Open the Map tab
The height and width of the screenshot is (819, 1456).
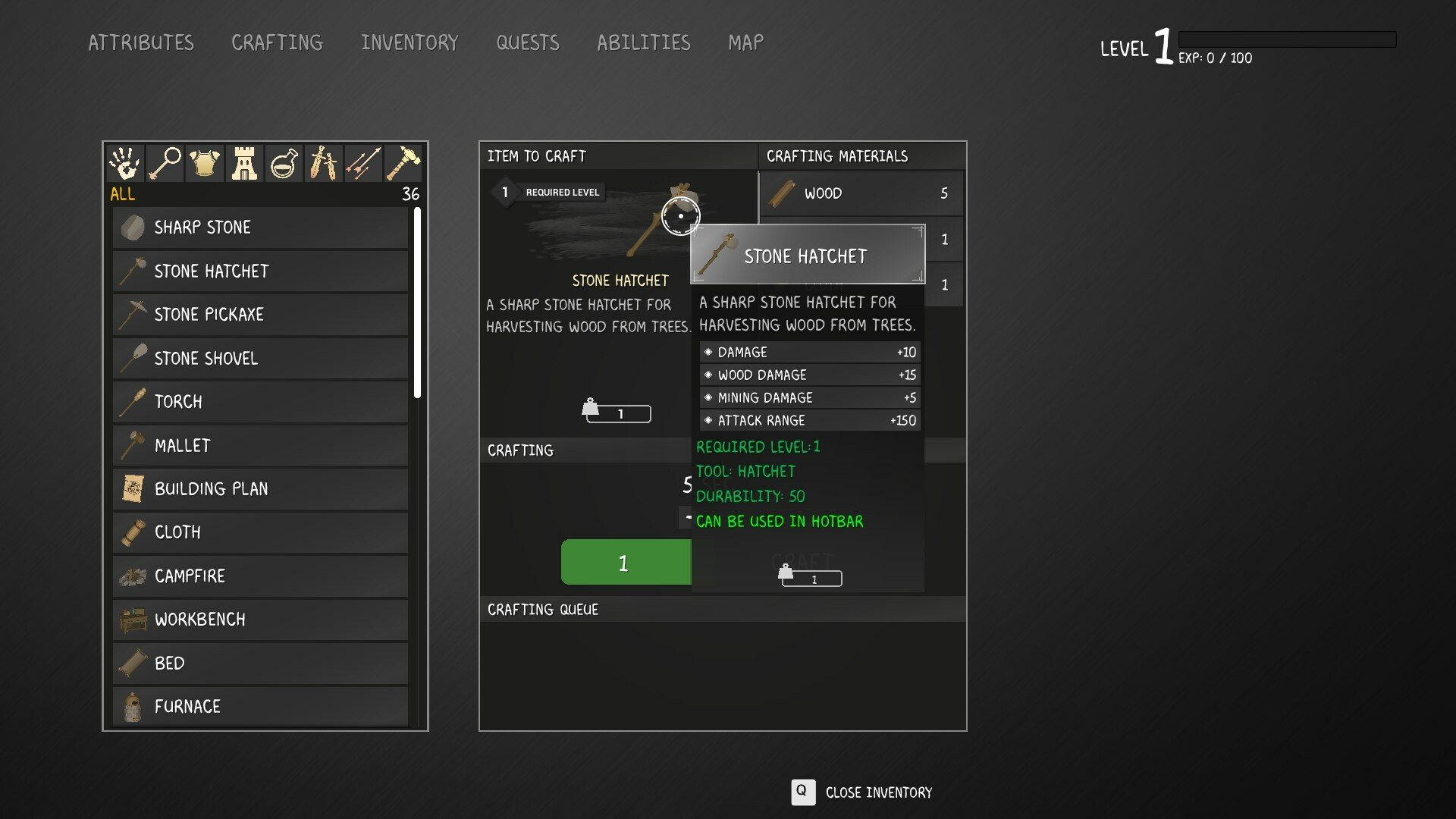point(745,42)
